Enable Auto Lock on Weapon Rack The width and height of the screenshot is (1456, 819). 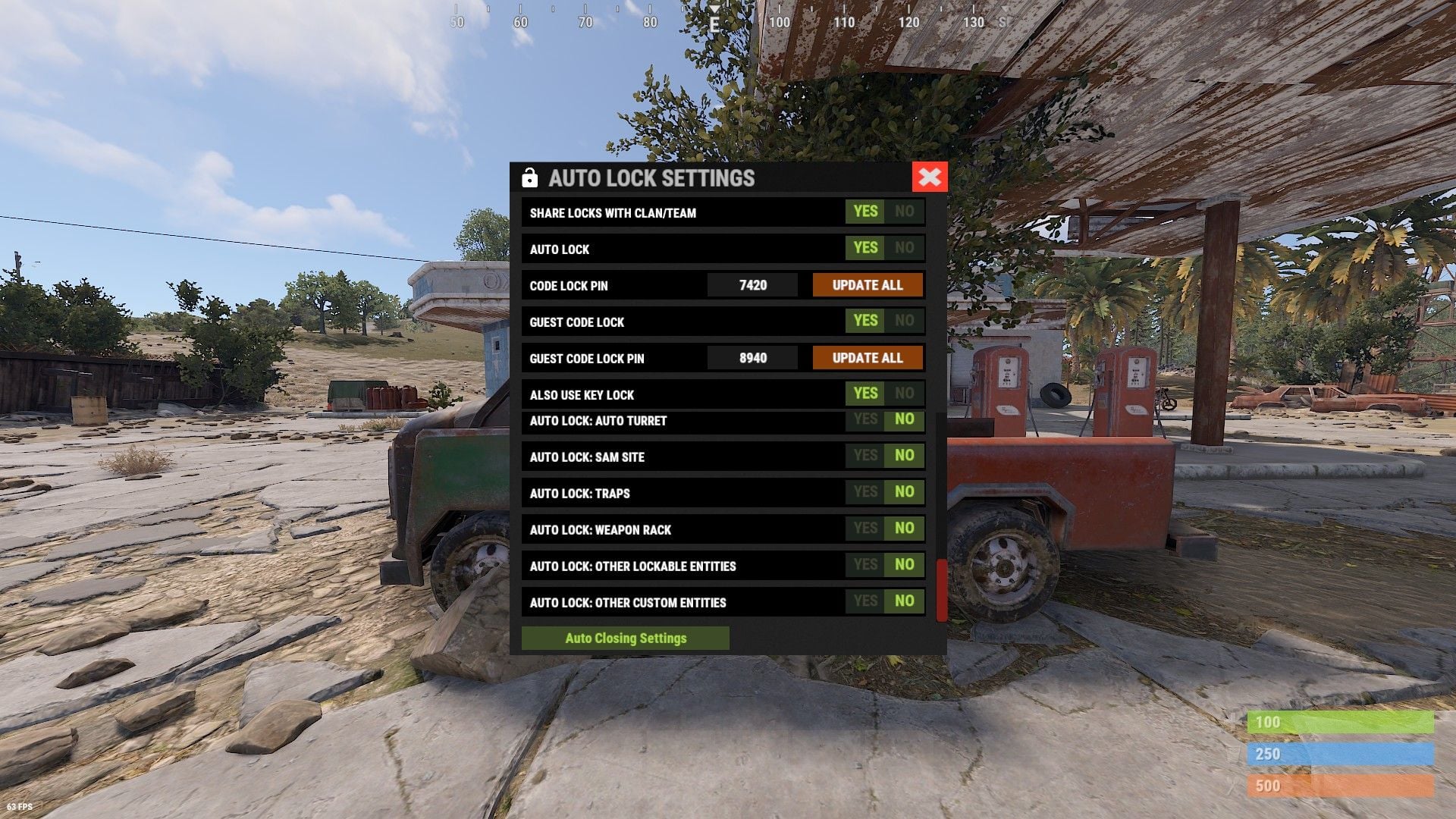pos(865,529)
